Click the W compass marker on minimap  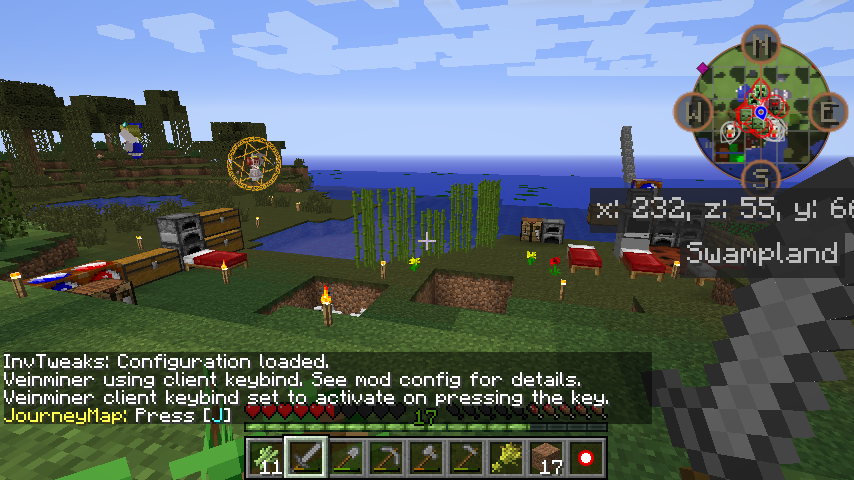pos(694,111)
